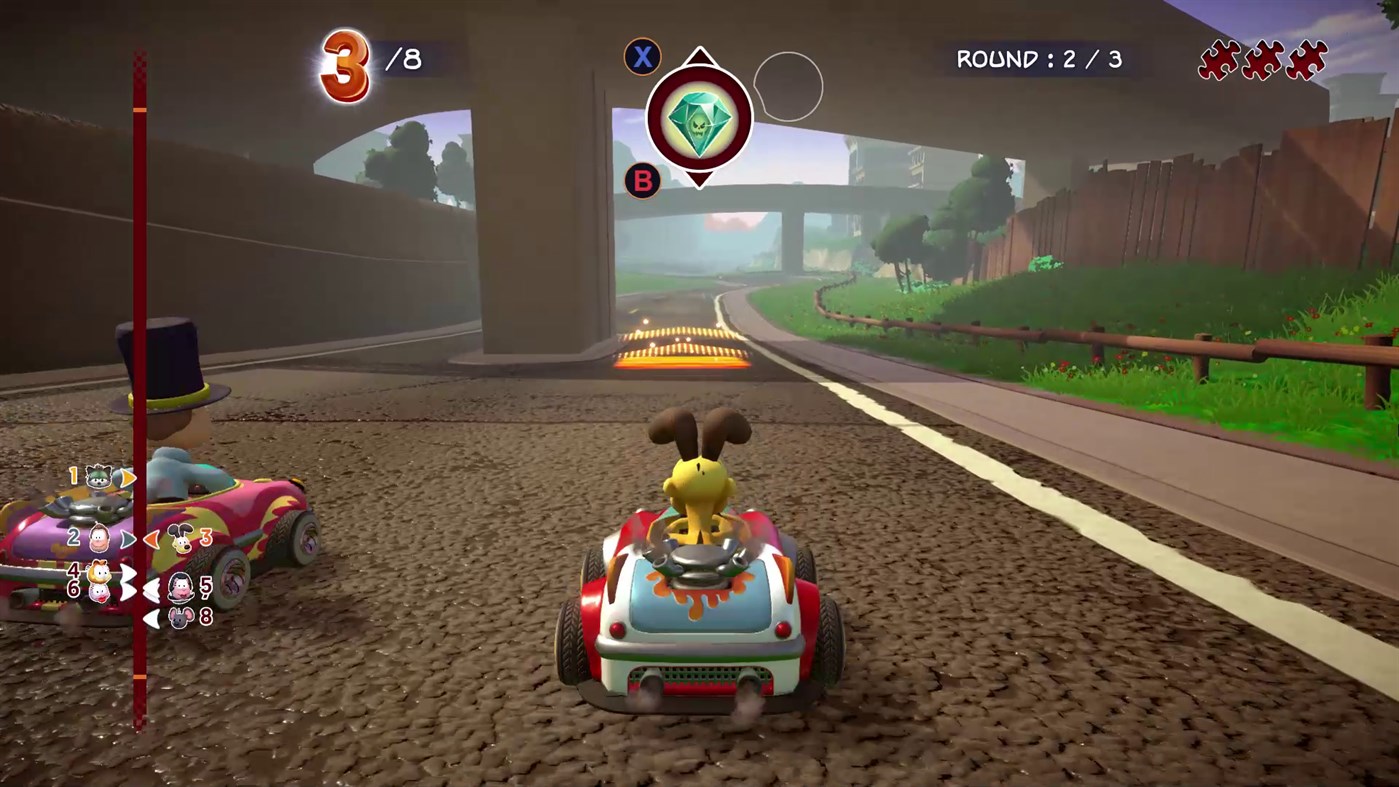
Task: Click the orange arrow beside Nermal's avatar
Action: [x=128, y=477]
